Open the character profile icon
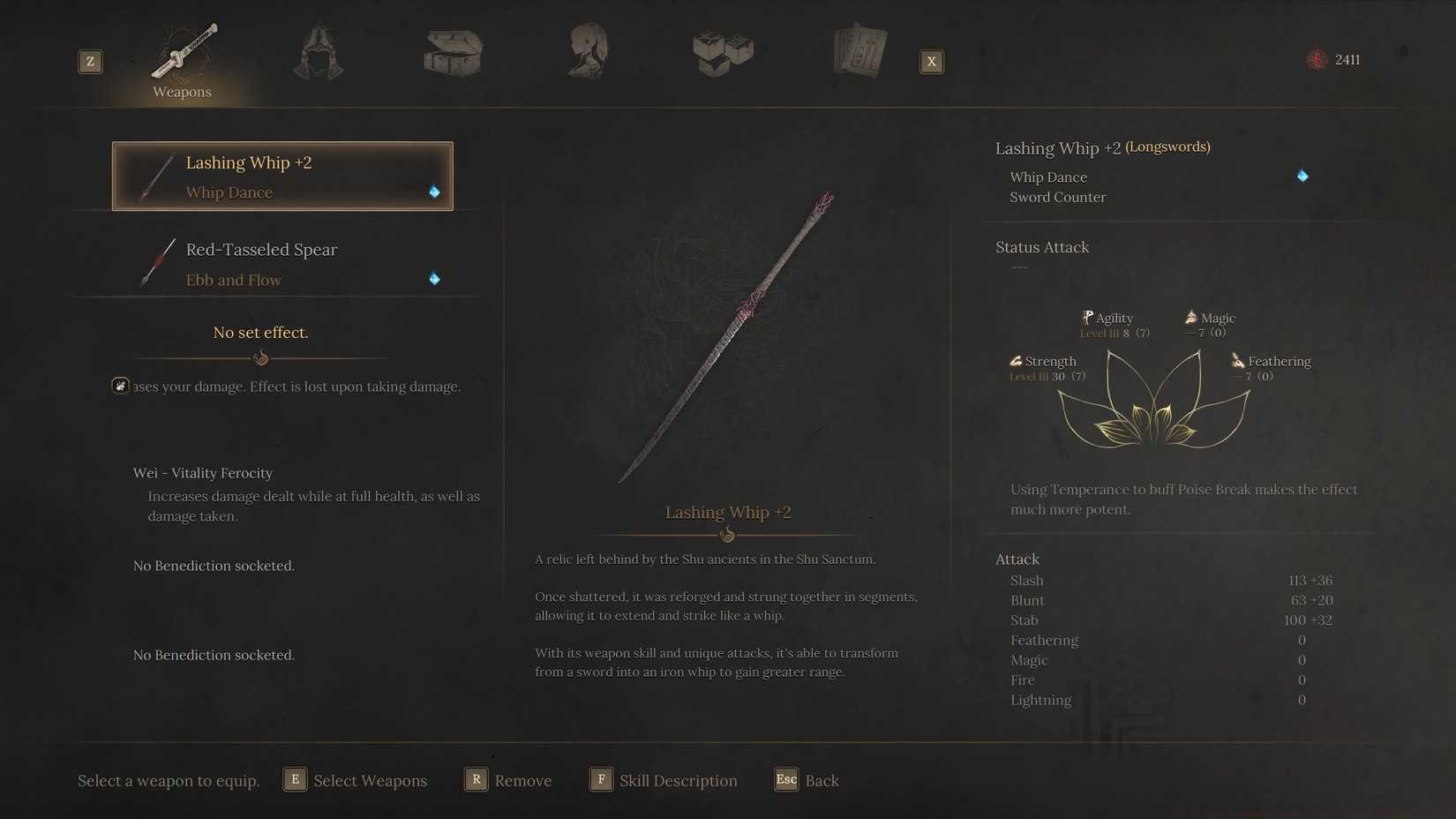The height and width of the screenshot is (819, 1456). (588, 51)
